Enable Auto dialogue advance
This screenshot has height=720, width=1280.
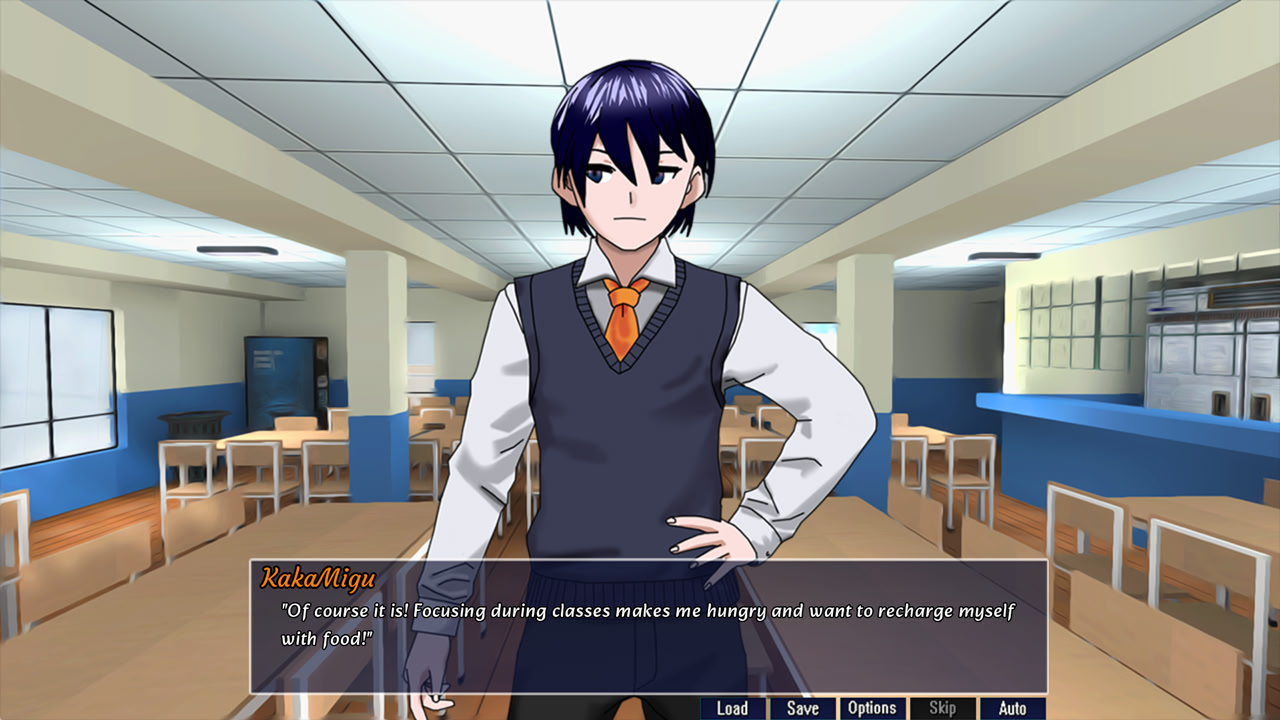[x=1012, y=708]
